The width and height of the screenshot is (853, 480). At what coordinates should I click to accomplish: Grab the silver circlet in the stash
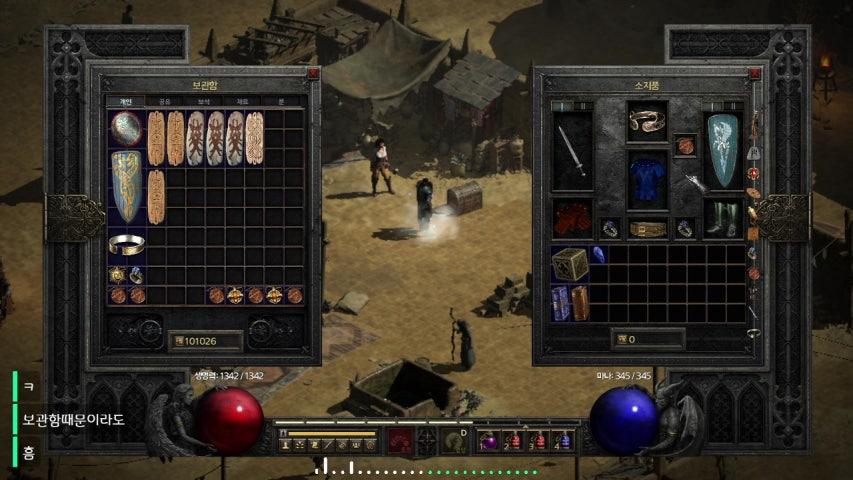(x=126, y=244)
